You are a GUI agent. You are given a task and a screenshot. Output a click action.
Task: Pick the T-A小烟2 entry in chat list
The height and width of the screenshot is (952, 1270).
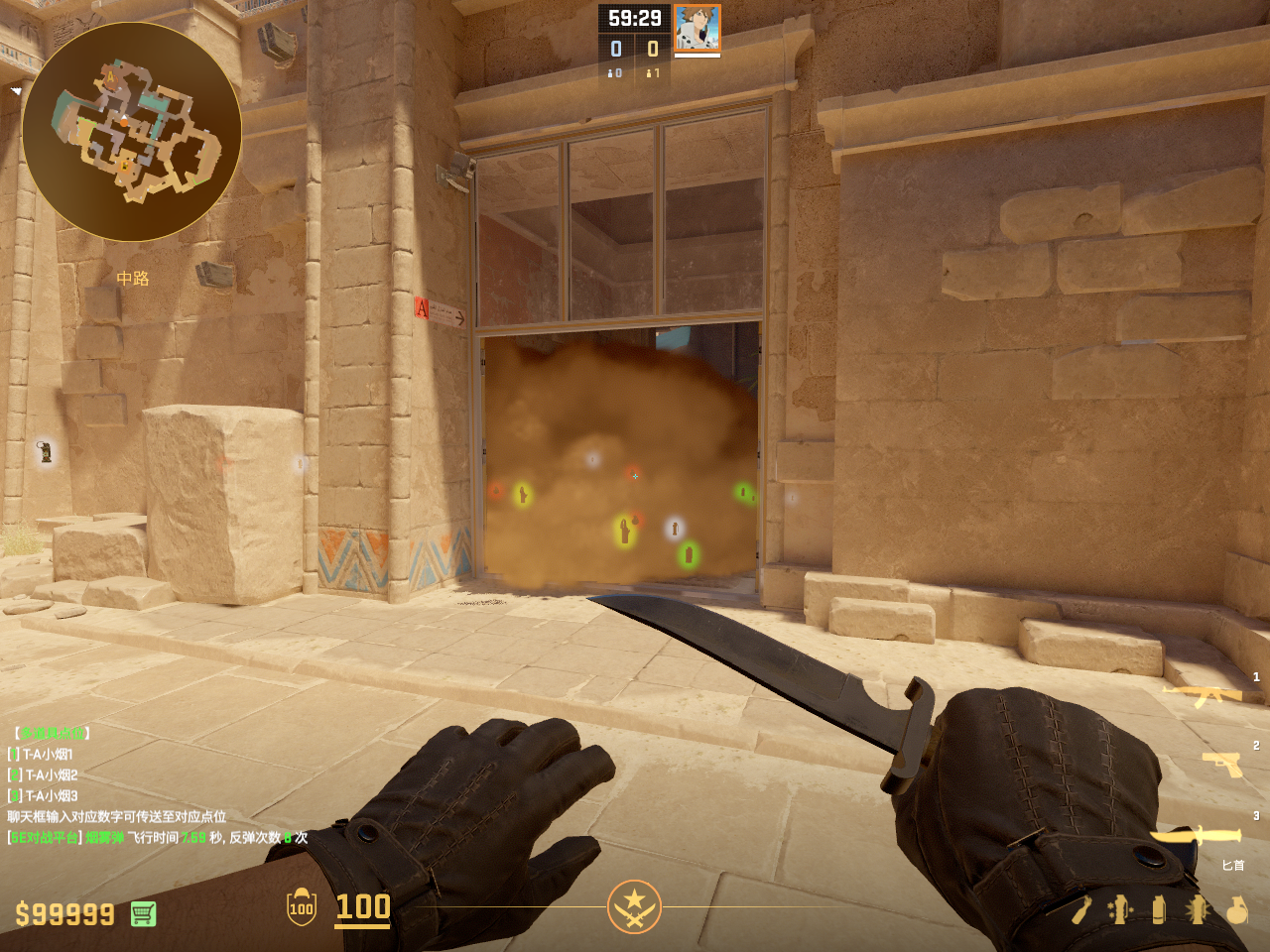(51, 775)
